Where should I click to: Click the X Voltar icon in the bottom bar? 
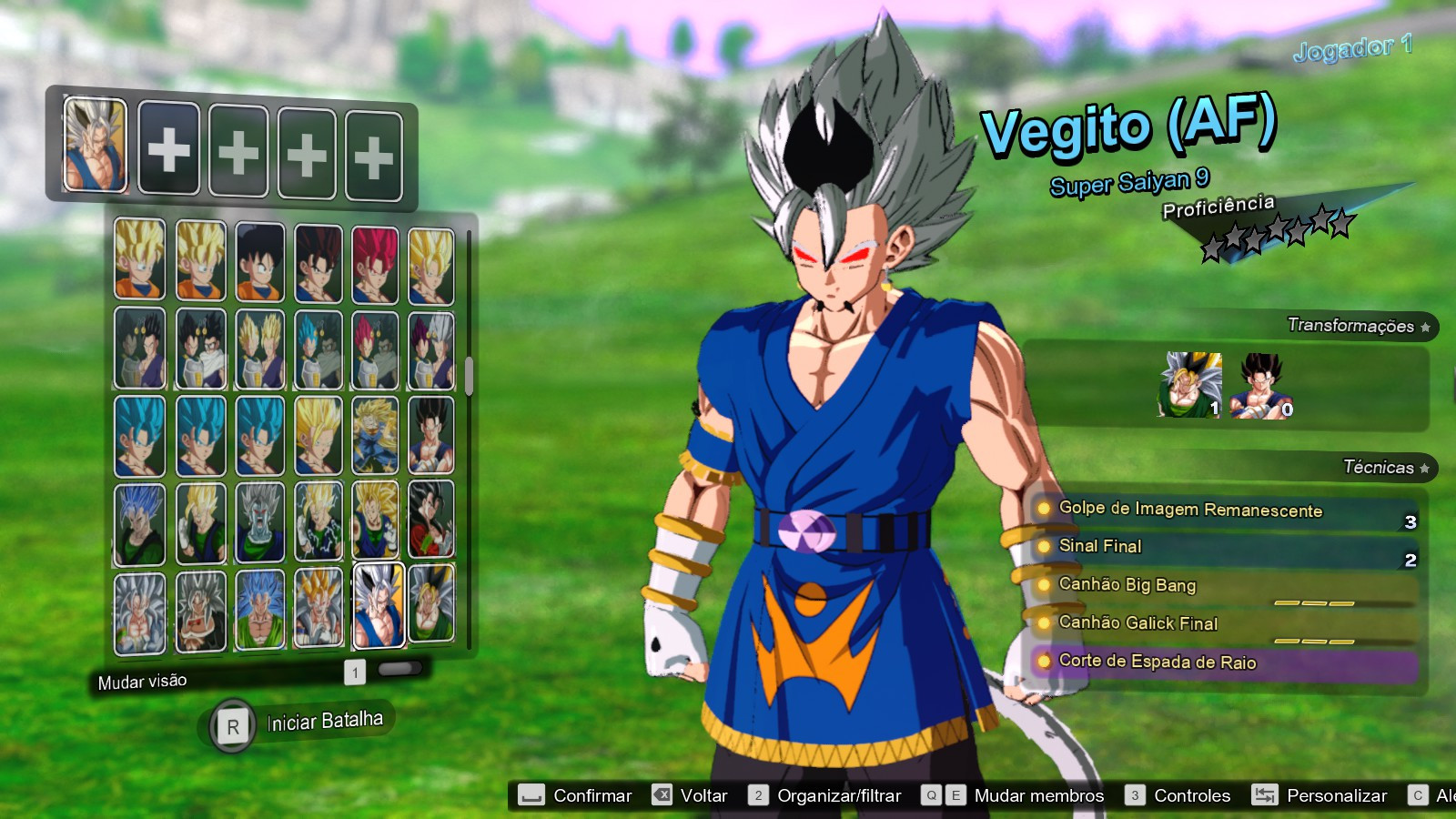661,794
